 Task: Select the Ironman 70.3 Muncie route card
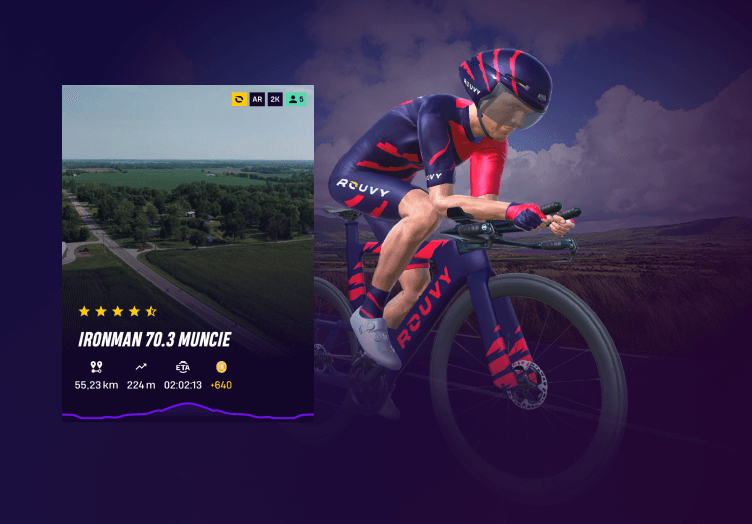point(188,250)
